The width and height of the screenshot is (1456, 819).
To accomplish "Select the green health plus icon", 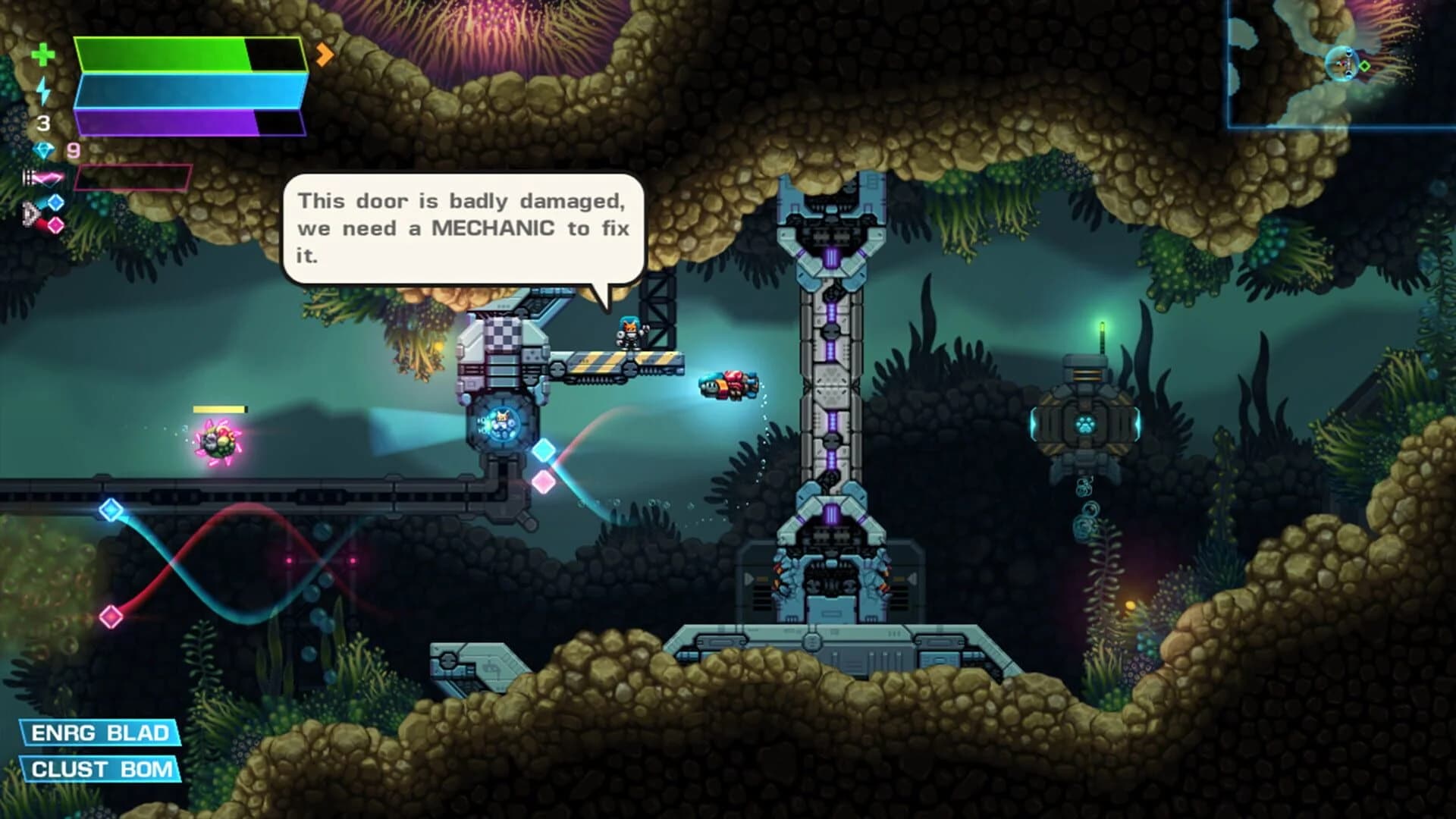I will click(43, 55).
